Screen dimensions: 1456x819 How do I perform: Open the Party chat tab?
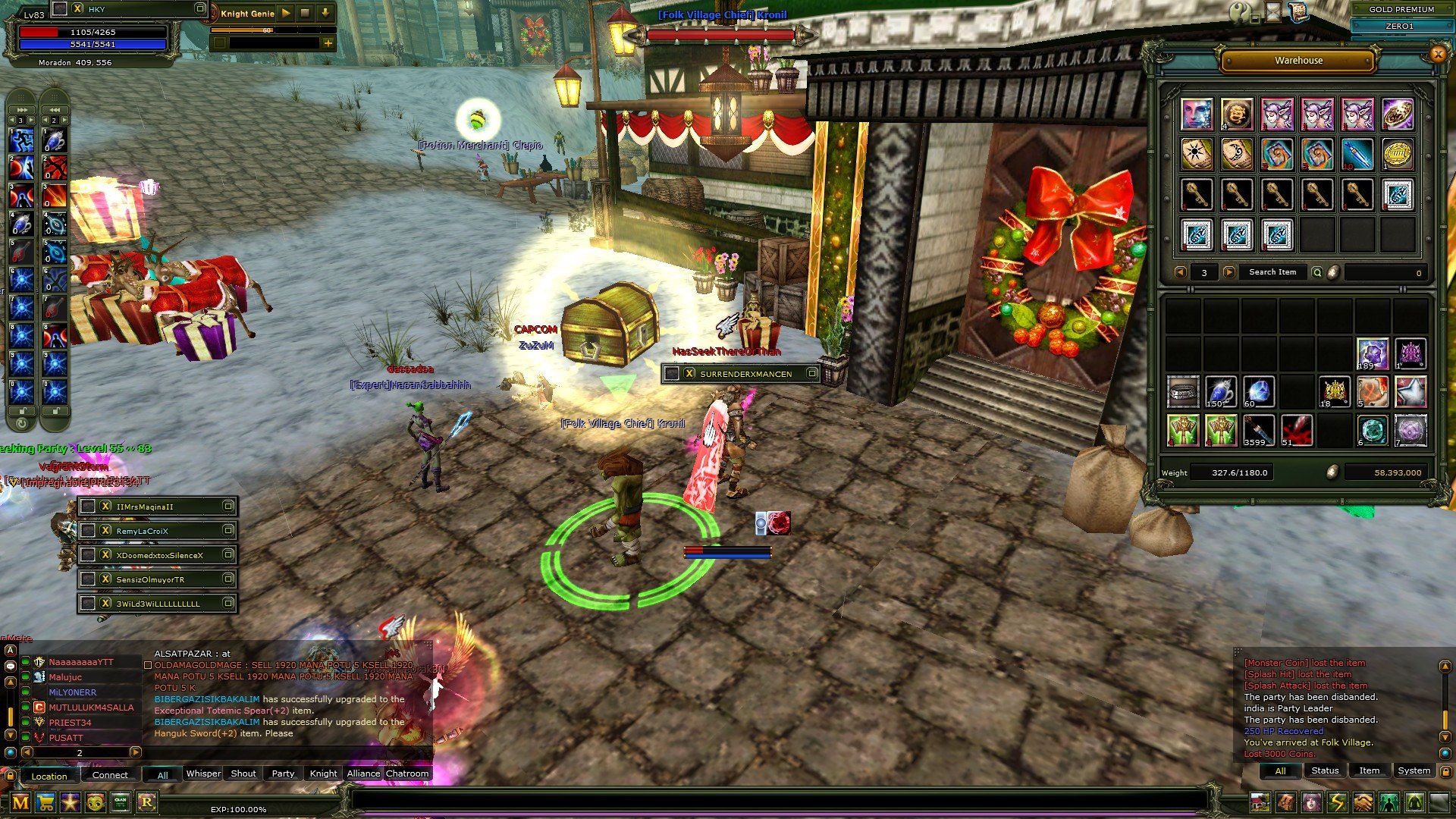(283, 773)
